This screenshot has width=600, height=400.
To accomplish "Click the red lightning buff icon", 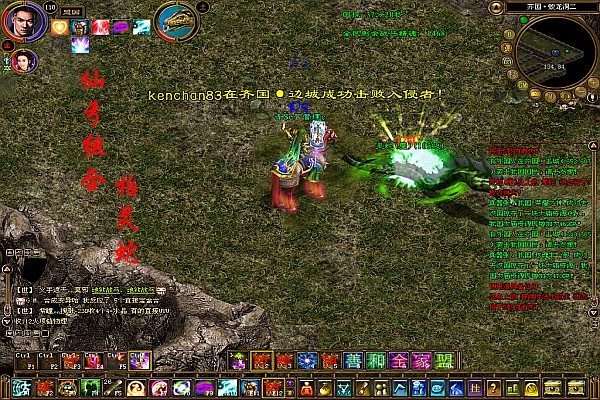I will 102,27.
